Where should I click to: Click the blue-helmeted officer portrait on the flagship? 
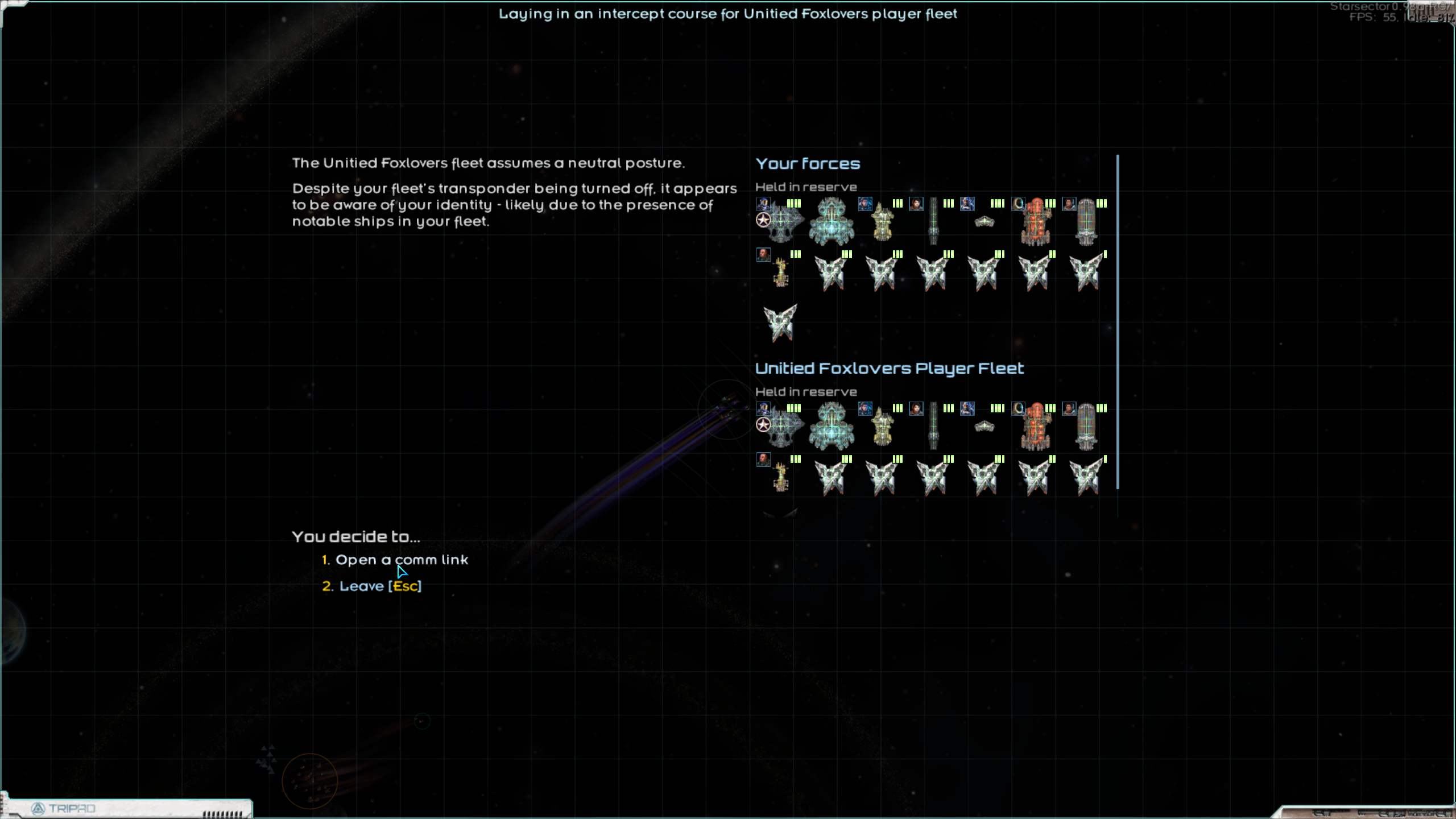coord(764,204)
